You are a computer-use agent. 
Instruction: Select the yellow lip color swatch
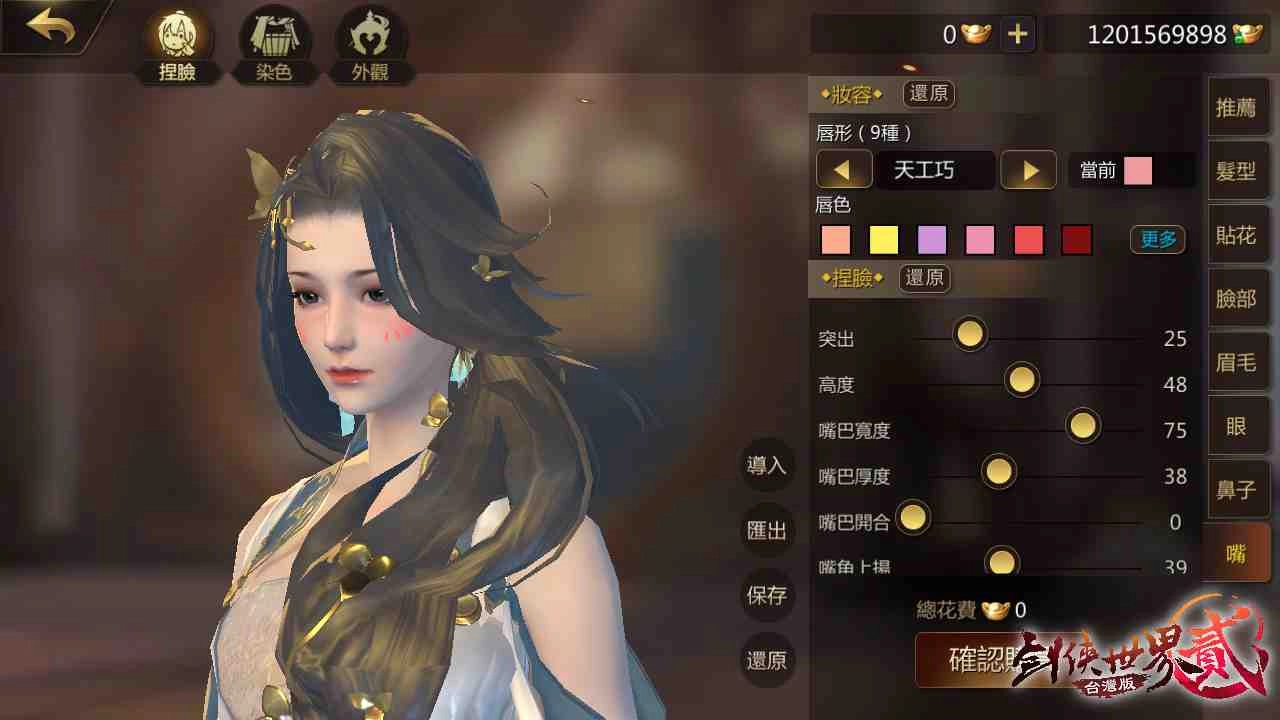click(883, 240)
